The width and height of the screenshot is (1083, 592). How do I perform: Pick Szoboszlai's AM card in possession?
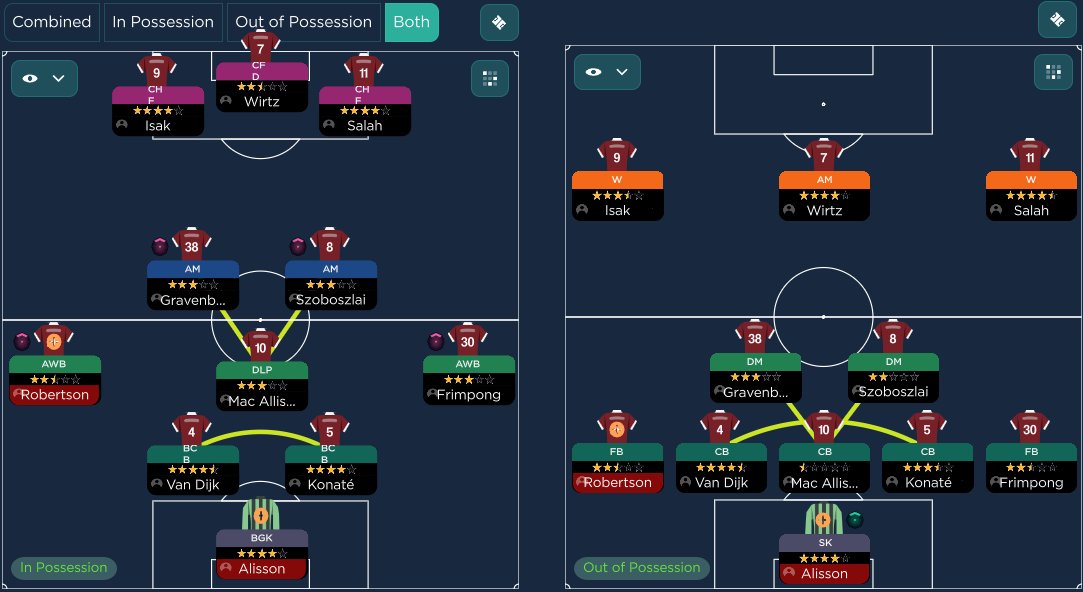[x=330, y=285]
